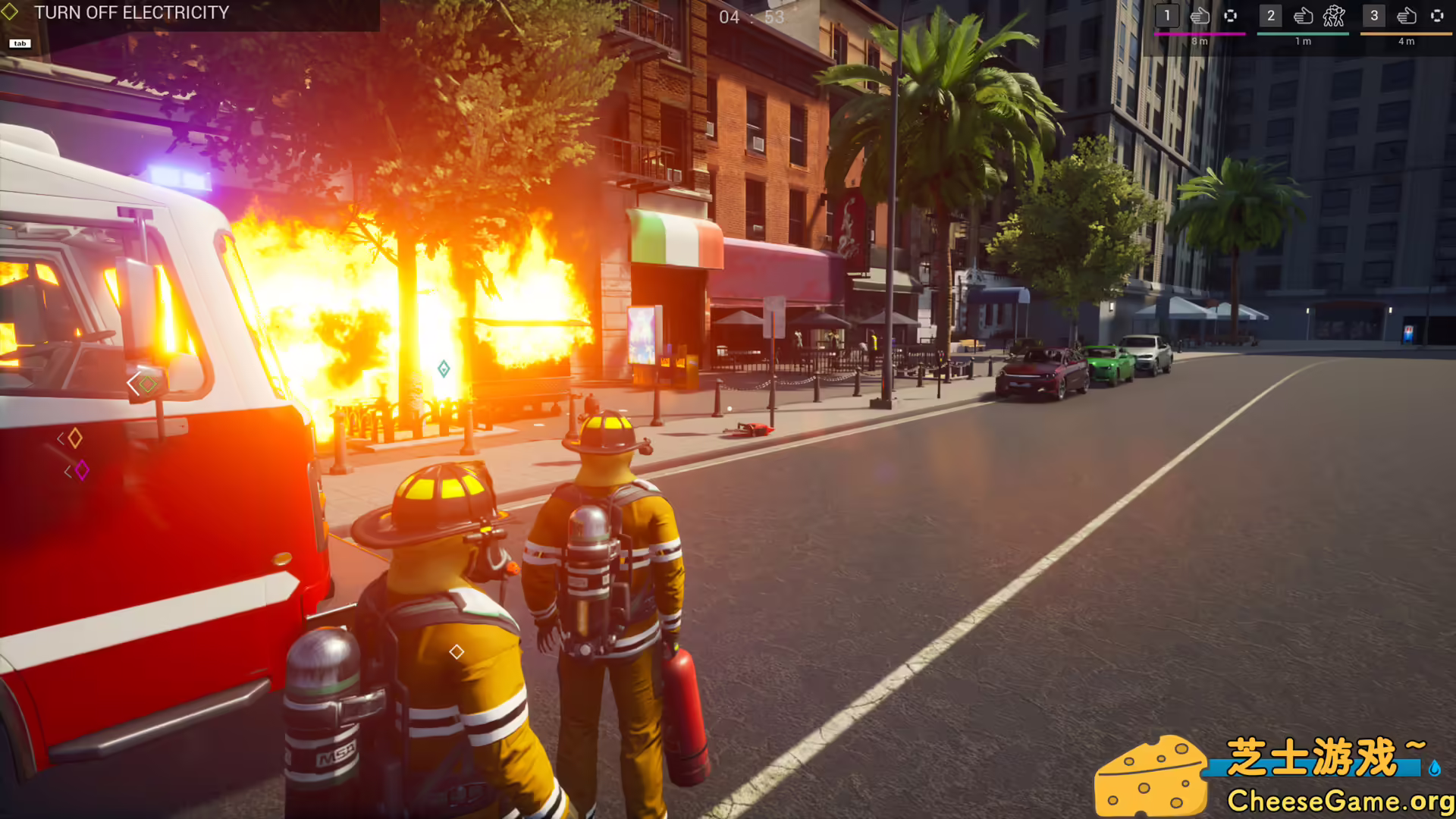This screenshot has width=1456, height=819.
Task: Click squad 2's hand gesture icon
Action: [1304, 17]
